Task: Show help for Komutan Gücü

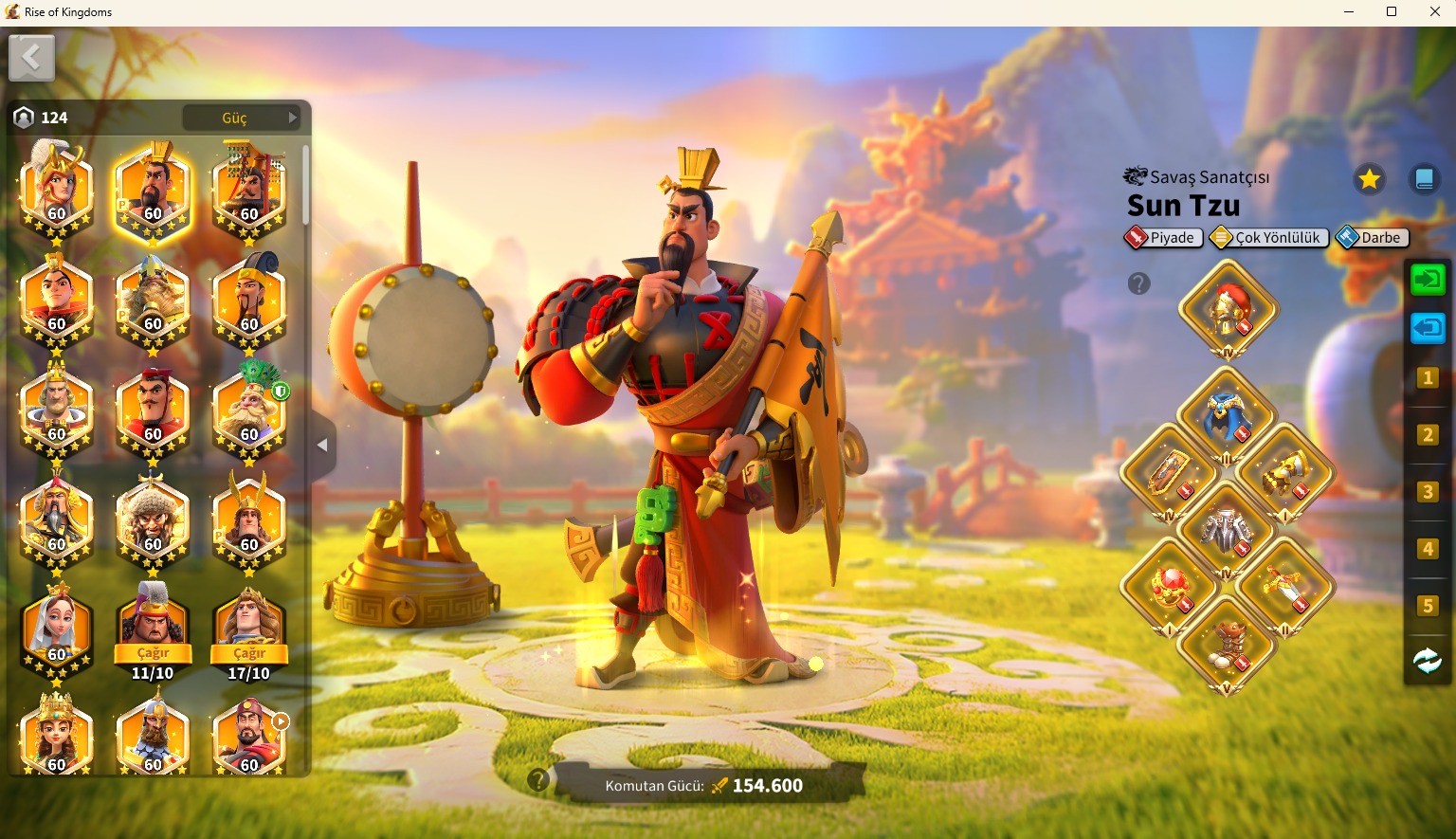Action: tap(538, 780)
